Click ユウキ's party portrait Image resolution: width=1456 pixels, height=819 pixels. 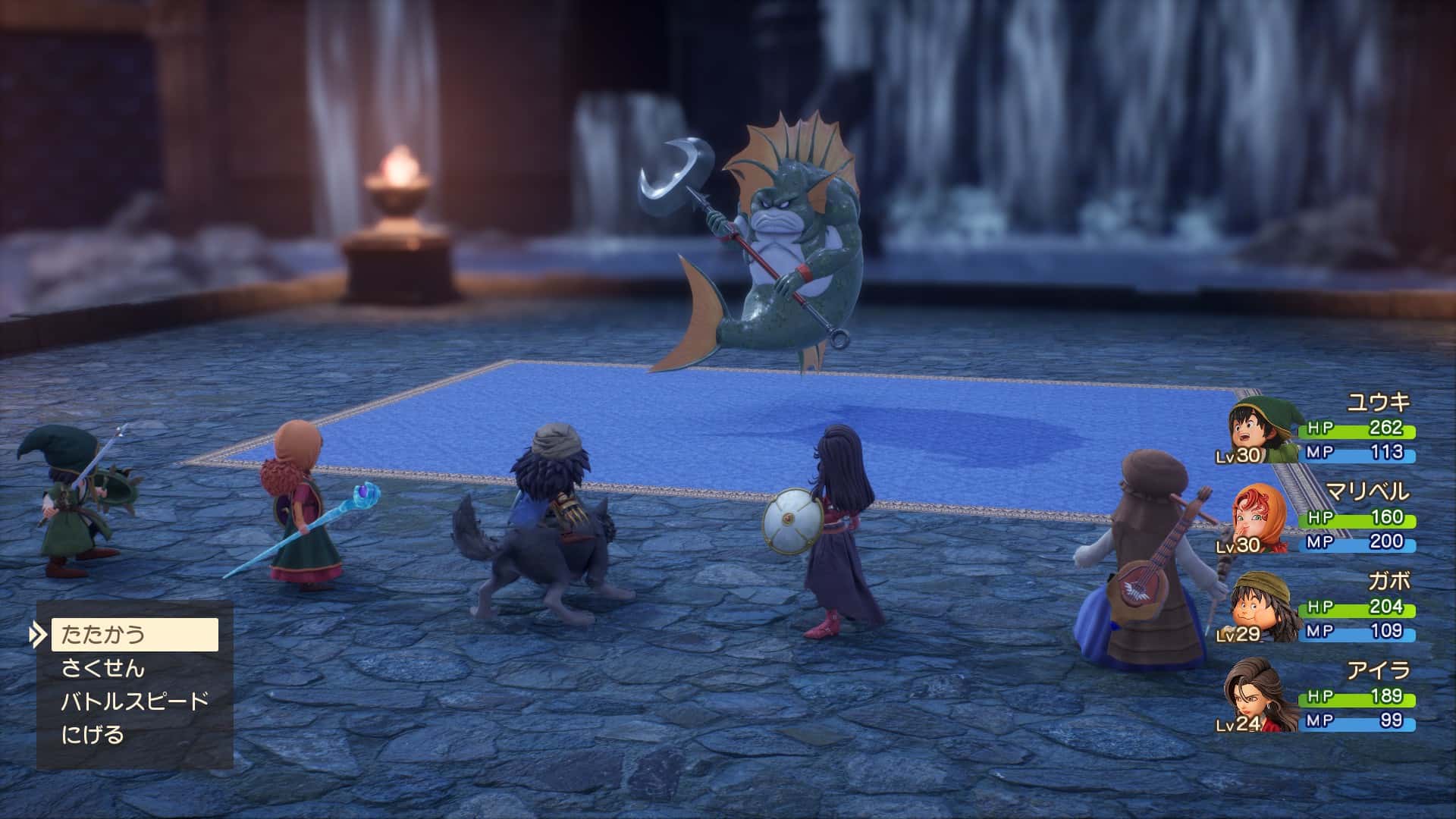1263,433
